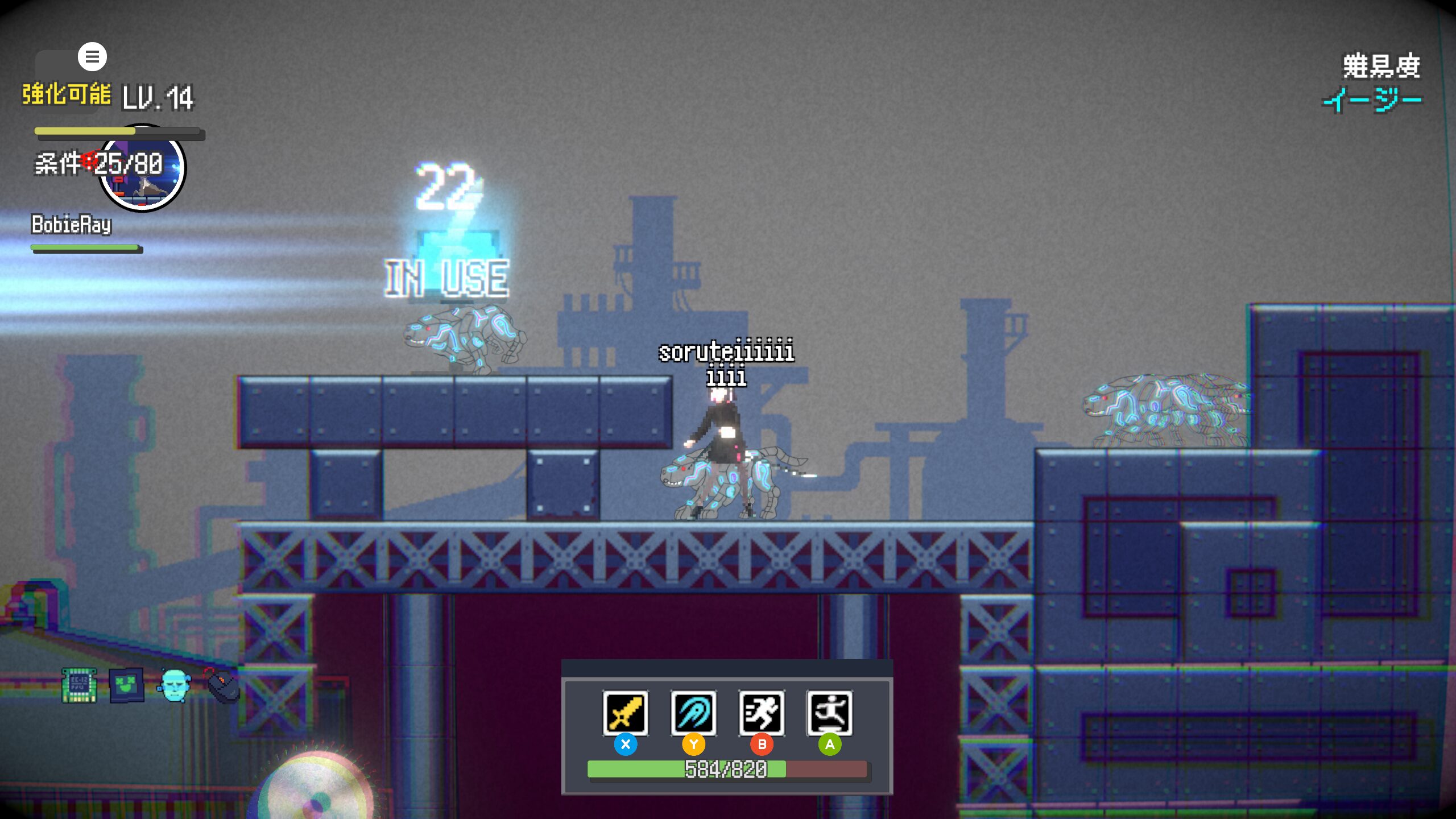
Task: Activate the yellow sword attack skill
Action: click(x=625, y=713)
